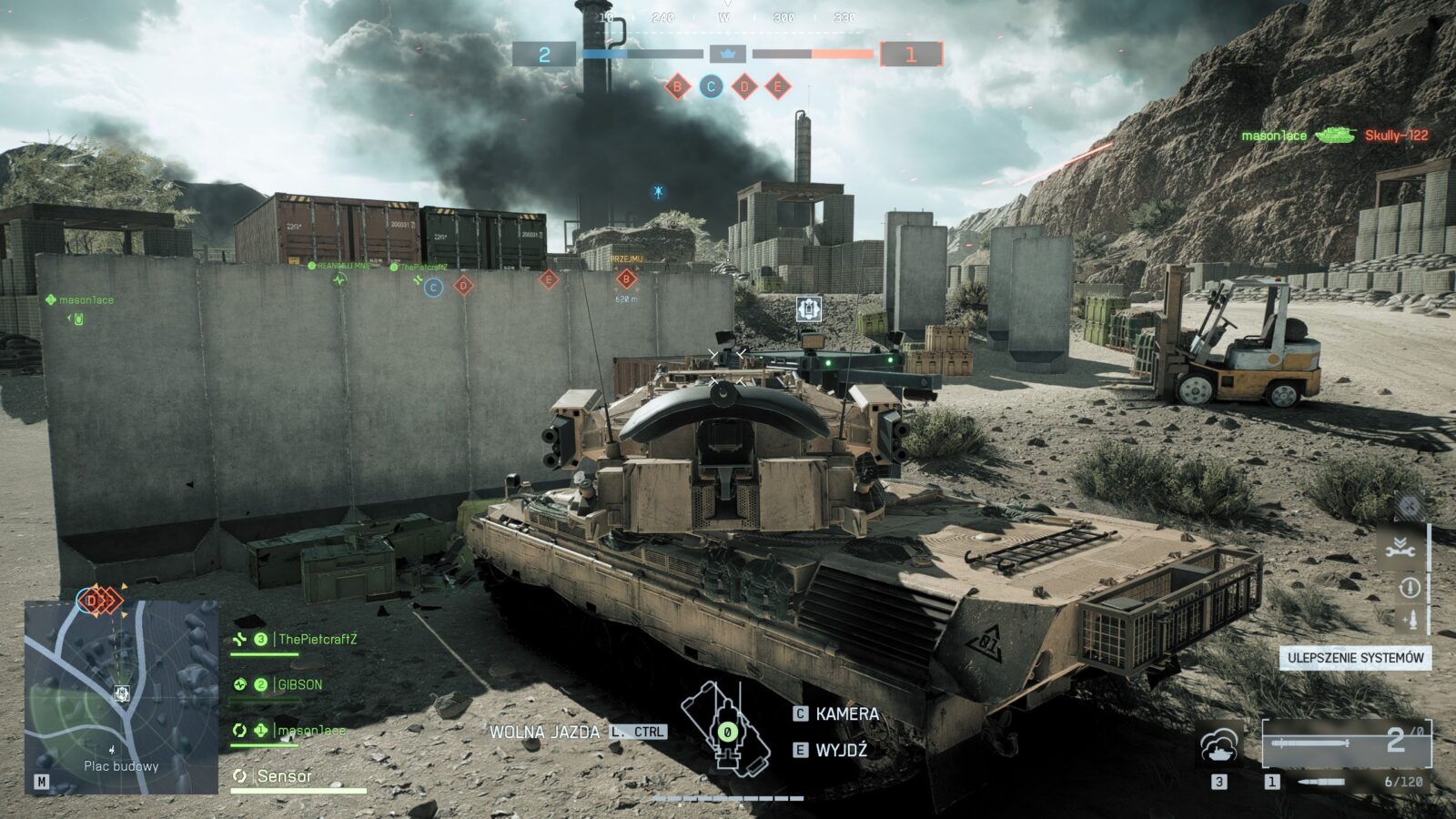The width and height of the screenshot is (1456, 819).
Task: Click the crown icon between team scores
Action: coord(727,55)
